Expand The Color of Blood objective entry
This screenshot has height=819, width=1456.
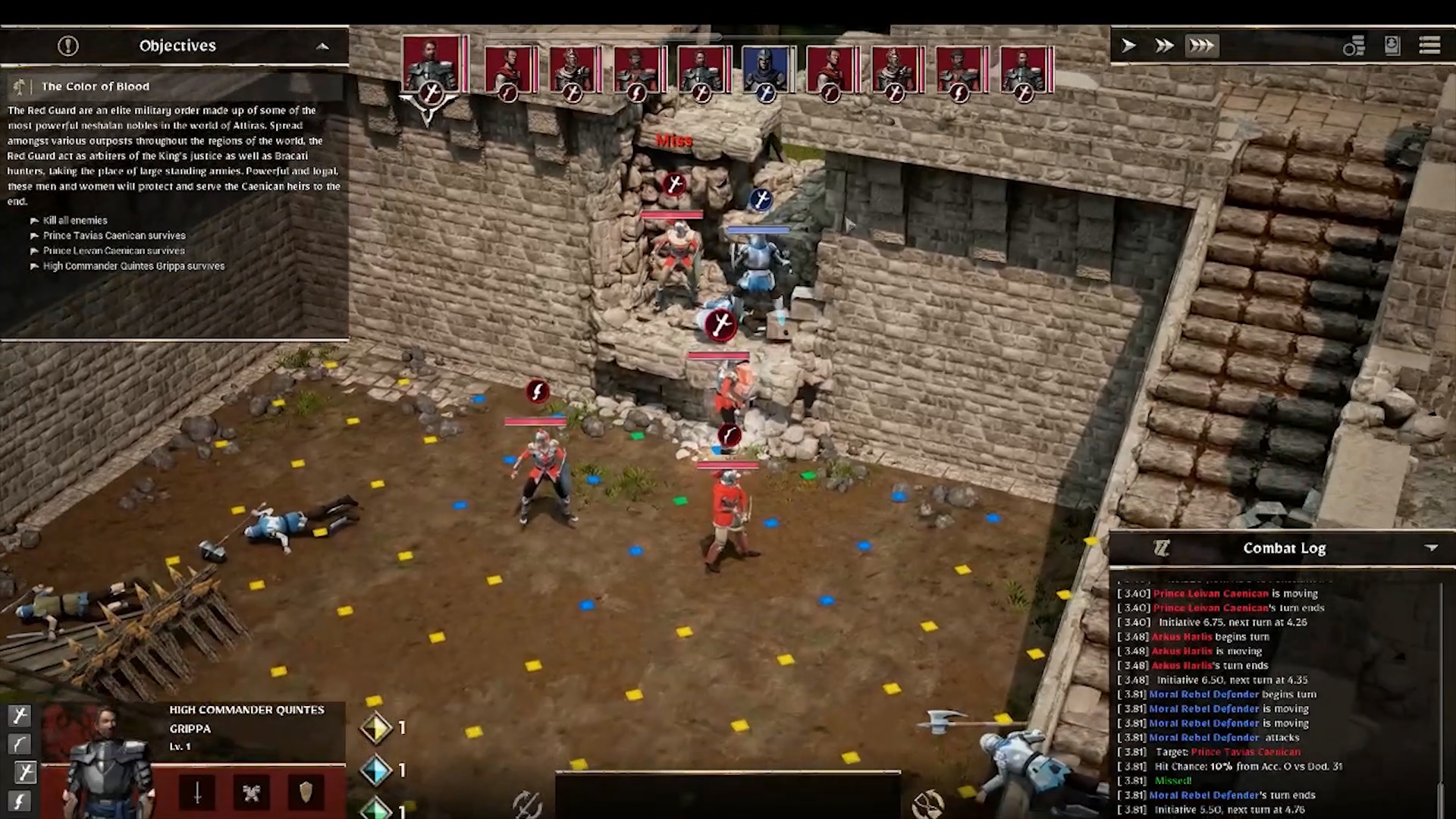[96, 86]
